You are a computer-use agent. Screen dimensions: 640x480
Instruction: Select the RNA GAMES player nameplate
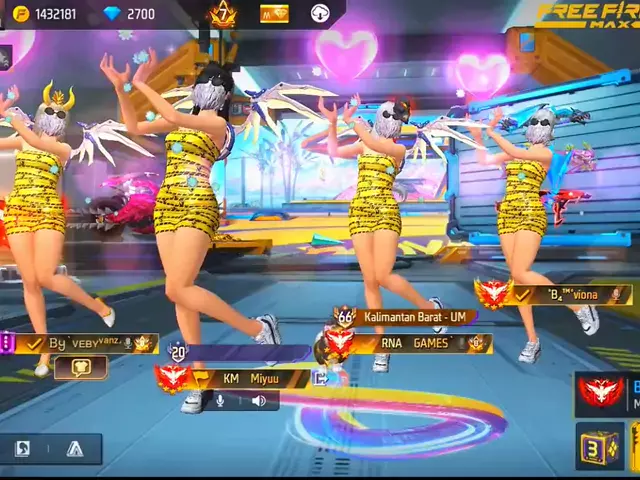point(415,343)
